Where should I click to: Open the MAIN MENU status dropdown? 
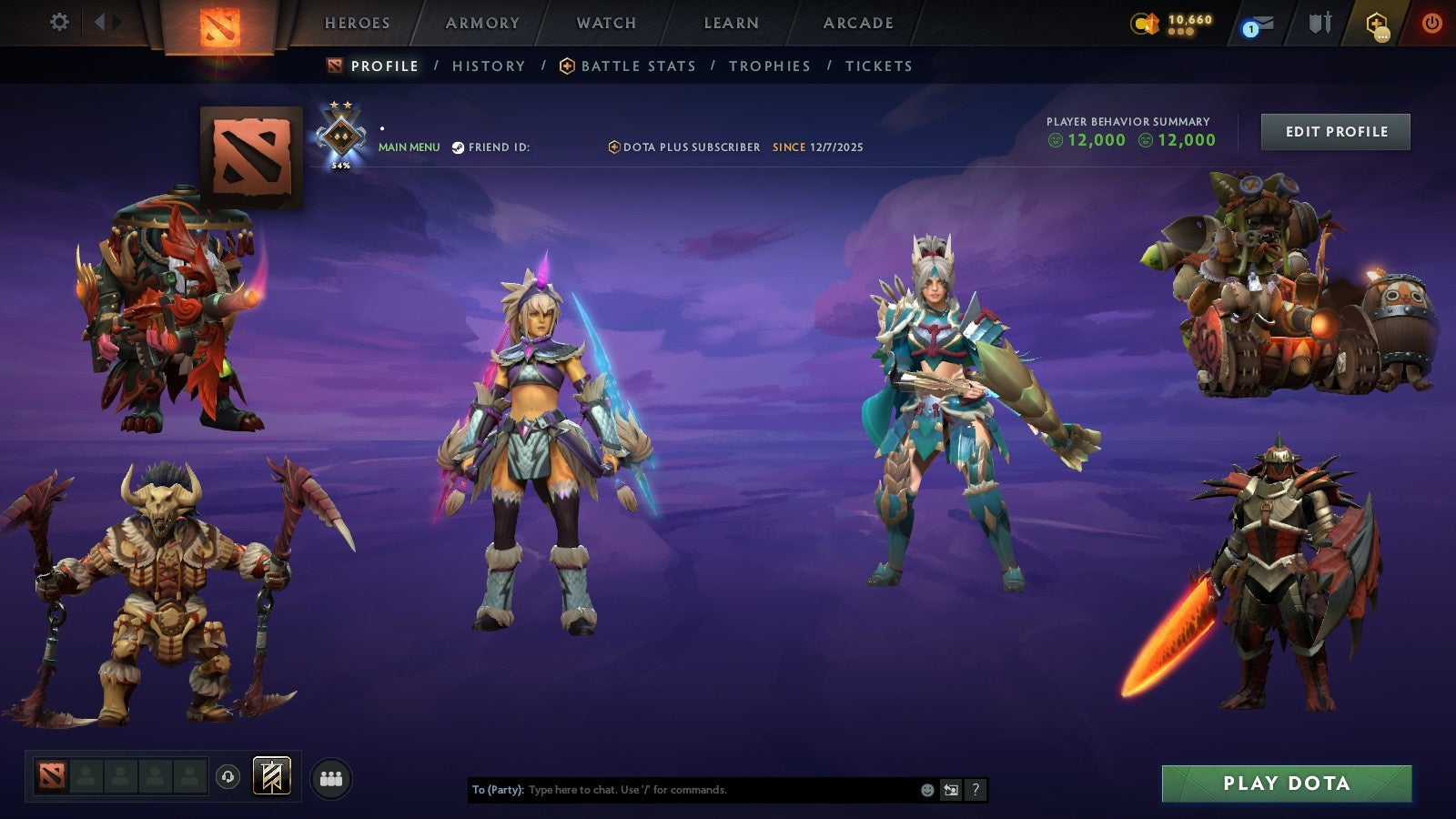point(408,146)
